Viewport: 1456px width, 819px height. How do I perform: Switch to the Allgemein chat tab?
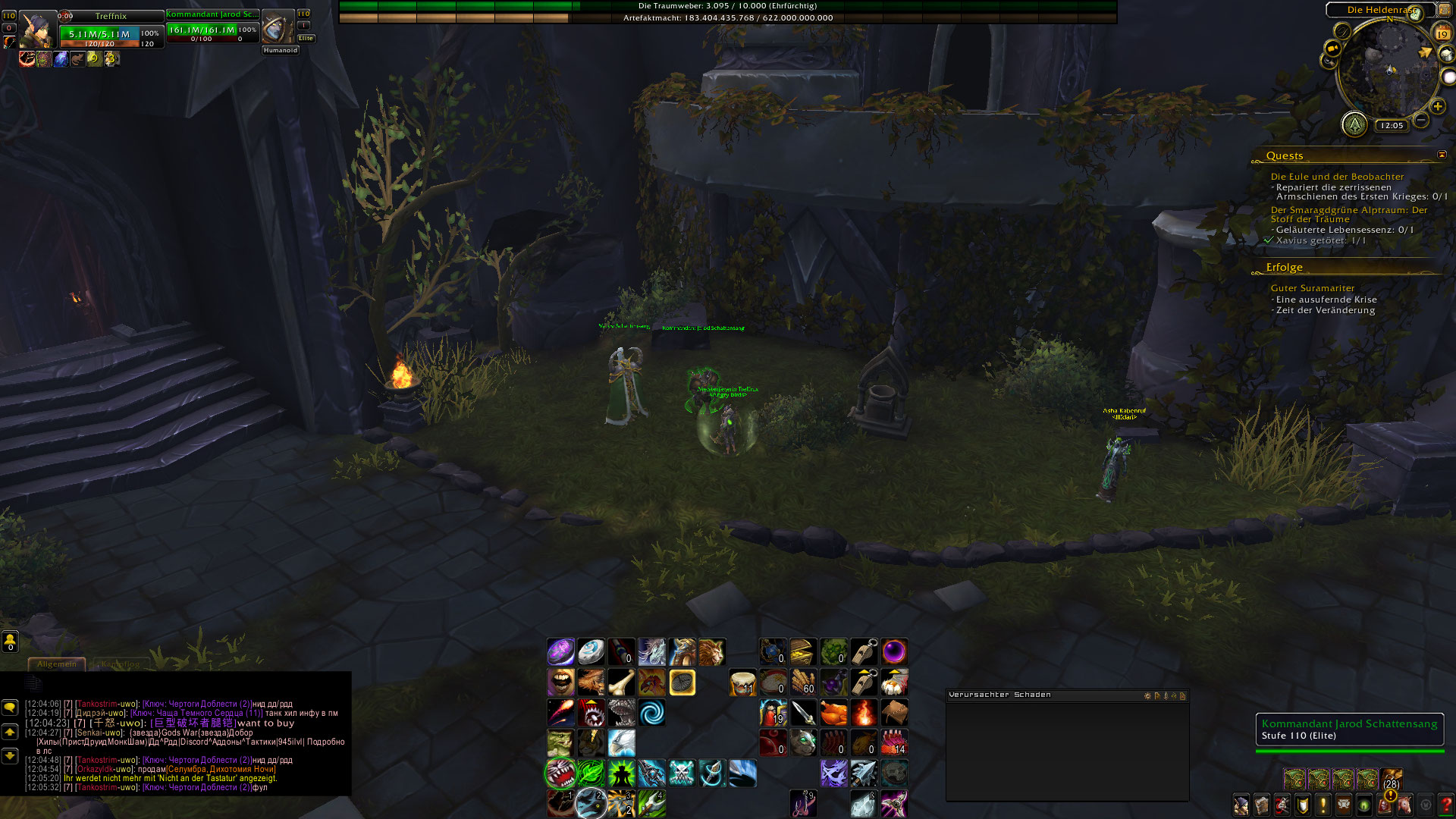click(x=57, y=664)
